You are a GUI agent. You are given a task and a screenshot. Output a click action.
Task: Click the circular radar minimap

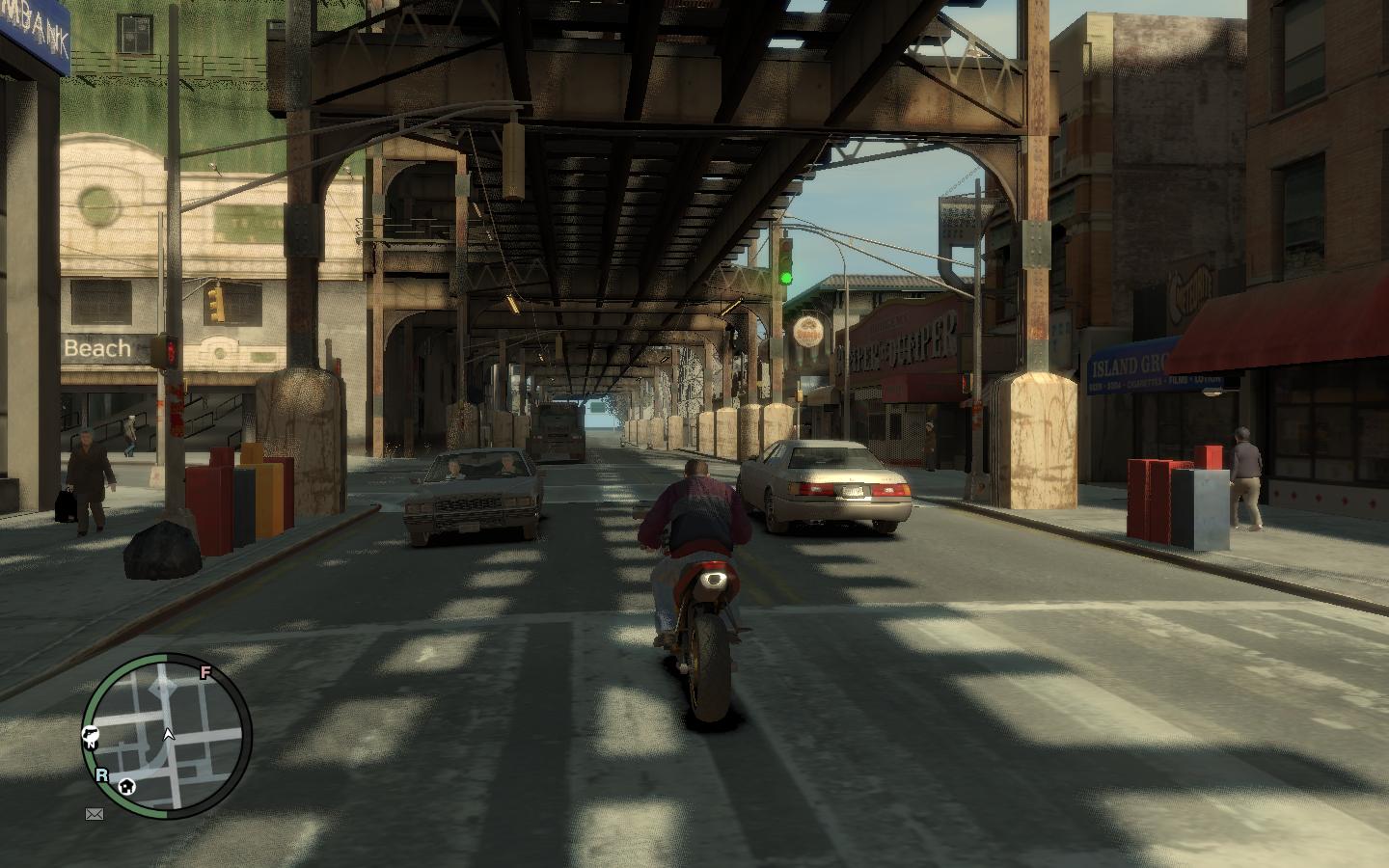coord(167,736)
